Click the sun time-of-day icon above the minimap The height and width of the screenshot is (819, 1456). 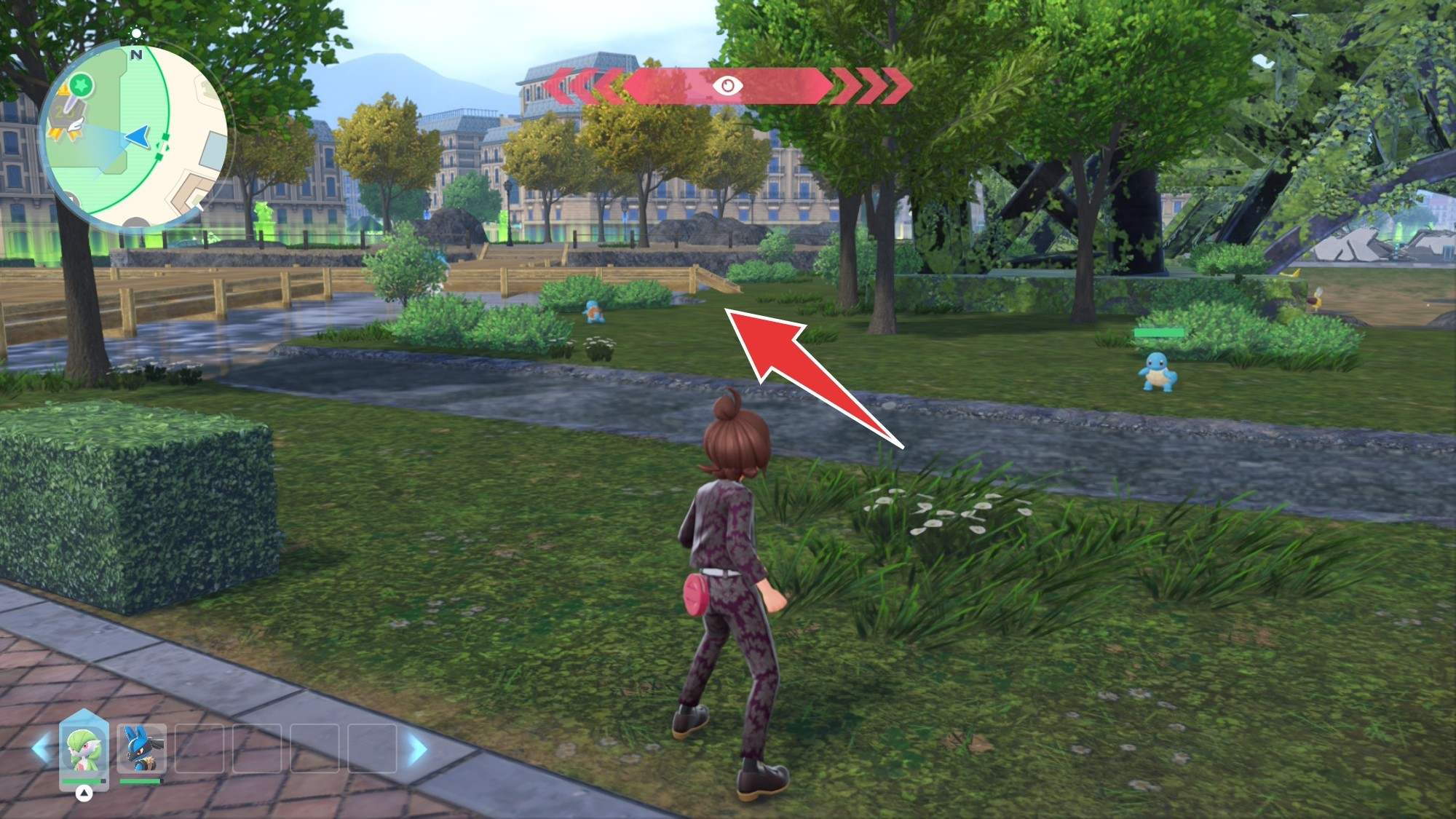(136, 33)
